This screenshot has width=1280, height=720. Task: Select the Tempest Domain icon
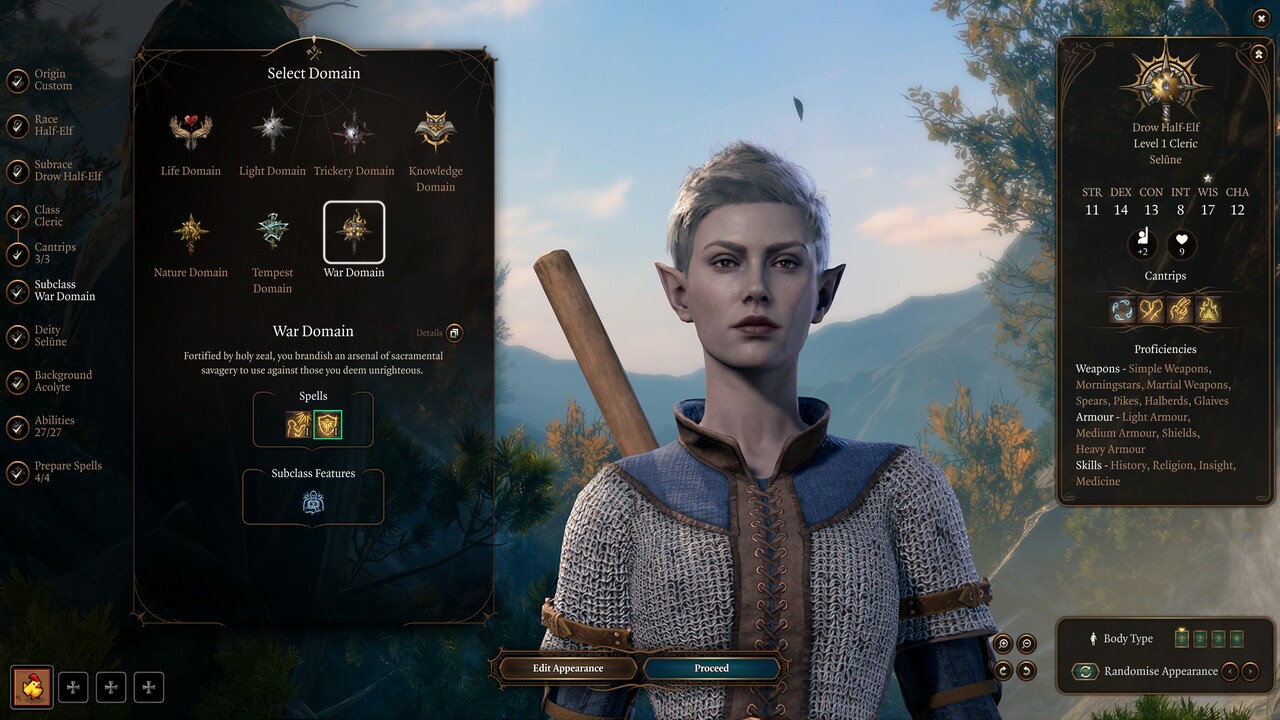272,233
